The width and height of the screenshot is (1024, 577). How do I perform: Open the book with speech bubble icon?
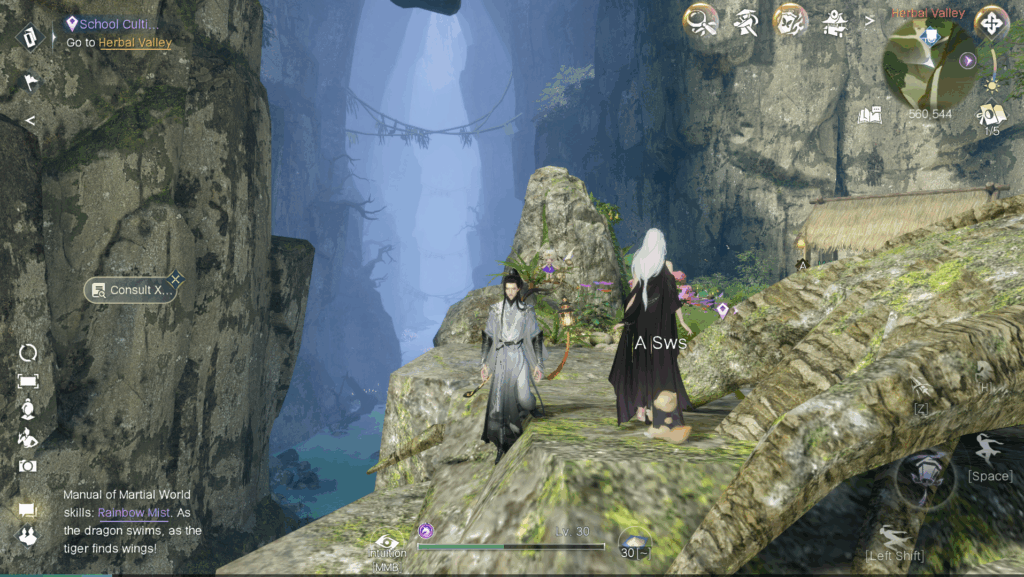[x=871, y=116]
